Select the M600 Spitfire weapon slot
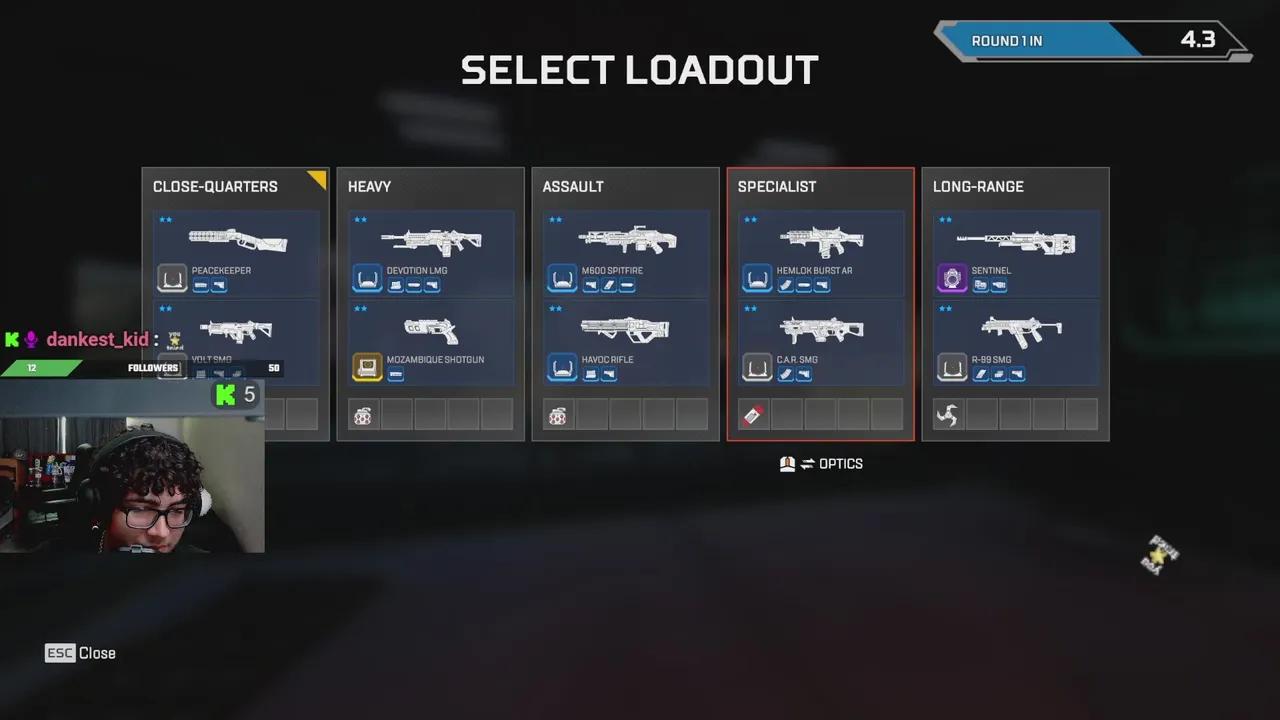Screen dimensions: 1280x720 point(626,252)
